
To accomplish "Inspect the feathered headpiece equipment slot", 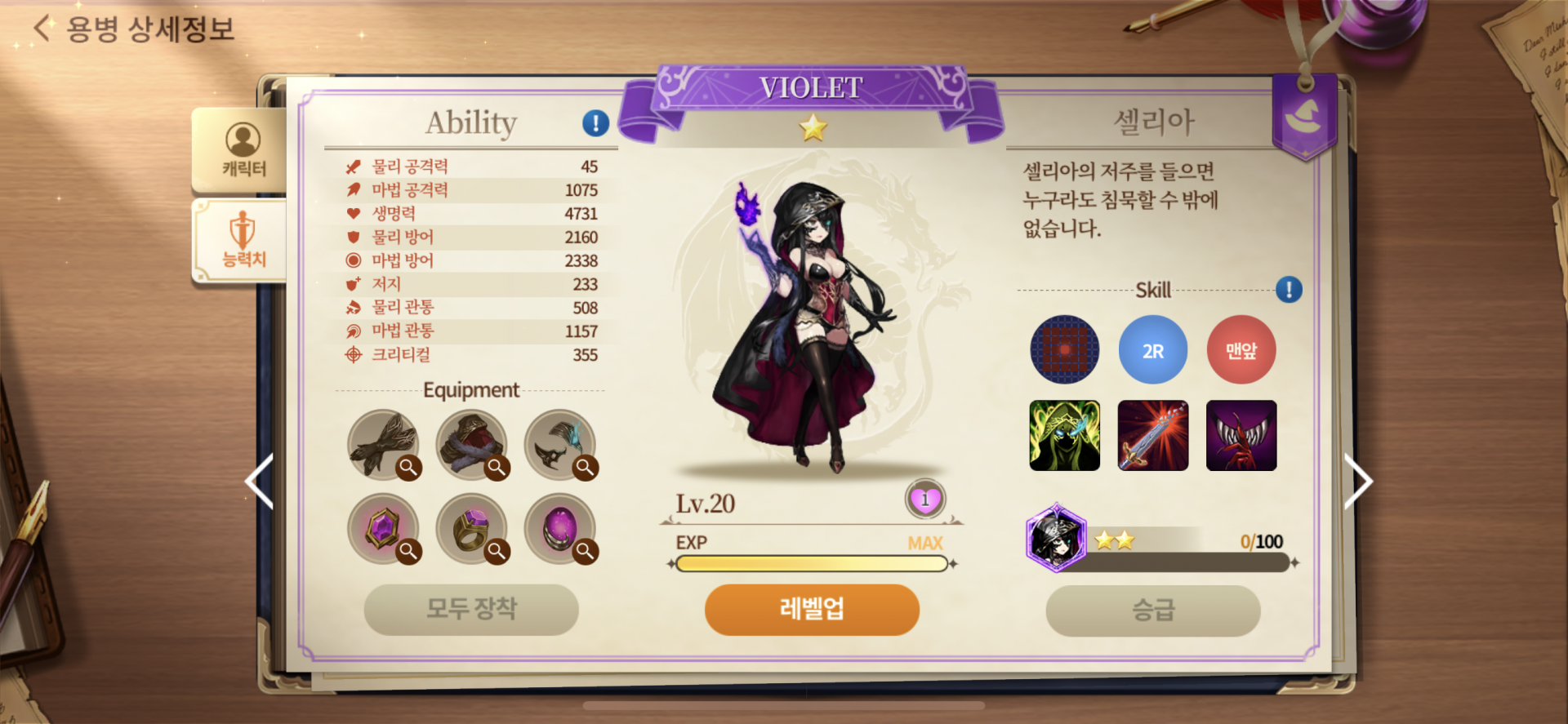I will click(560, 445).
